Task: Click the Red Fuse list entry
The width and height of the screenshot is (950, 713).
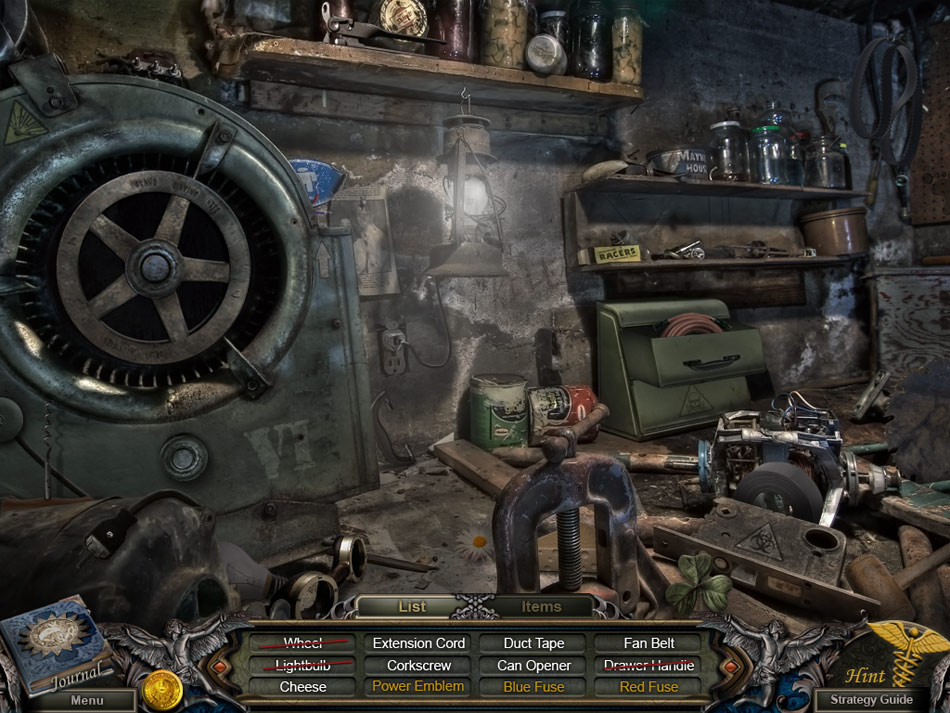Action: coord(648,687)
